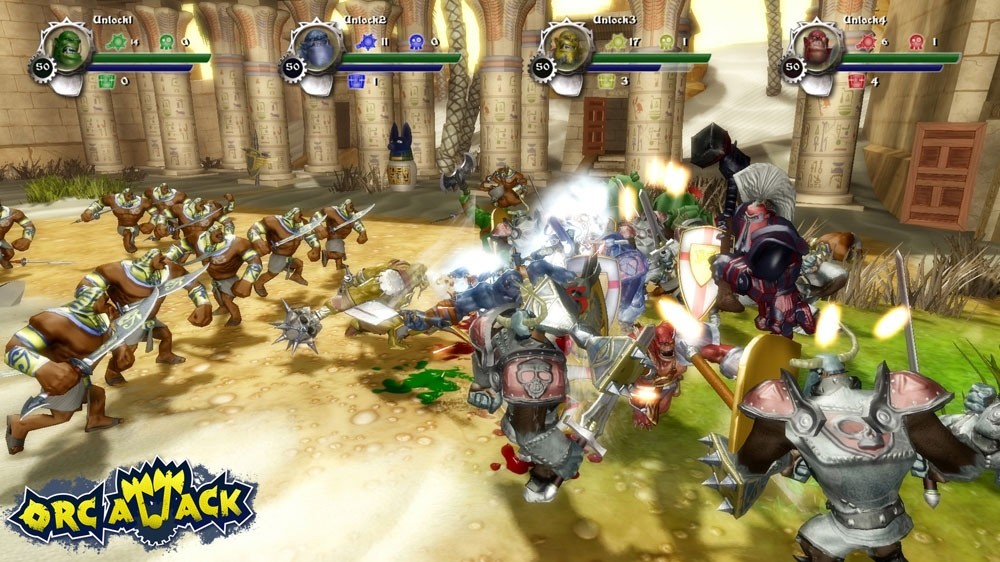Viewport: 1000px width, 562px height.
Task: Select the green orc portrait for Unlock1
Action: (68, 47)
